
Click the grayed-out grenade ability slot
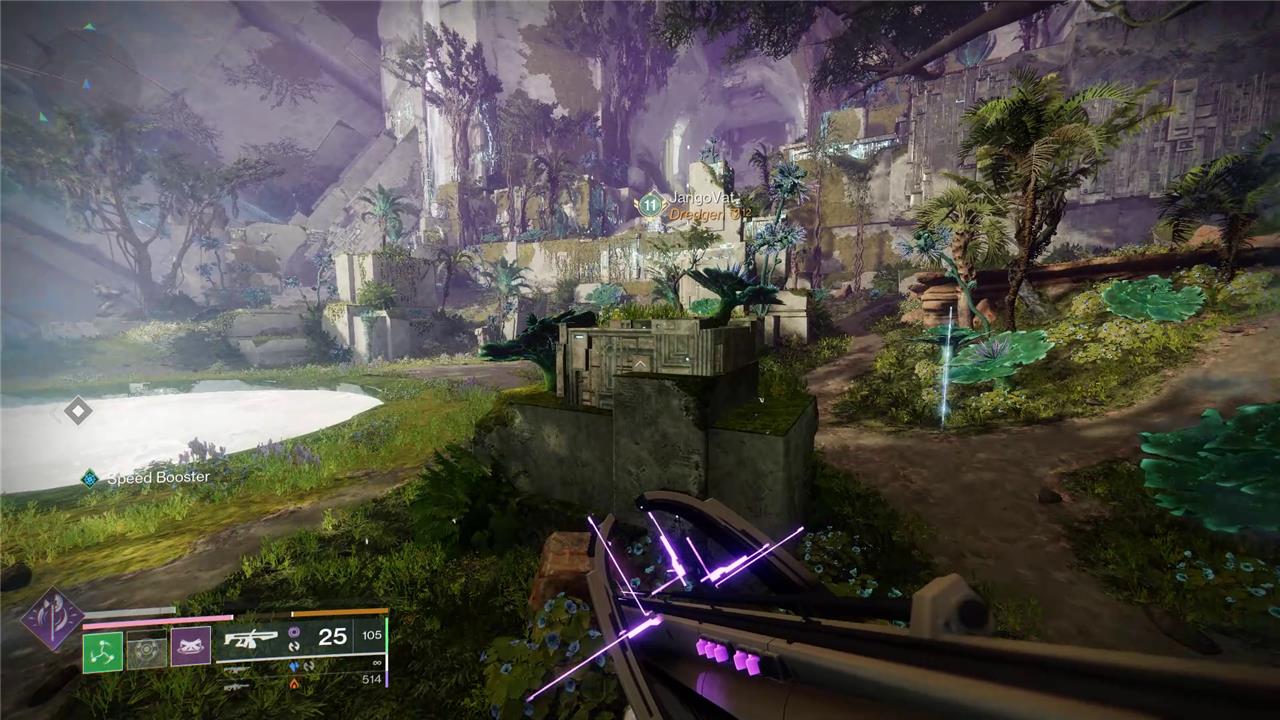pos(146,650)
